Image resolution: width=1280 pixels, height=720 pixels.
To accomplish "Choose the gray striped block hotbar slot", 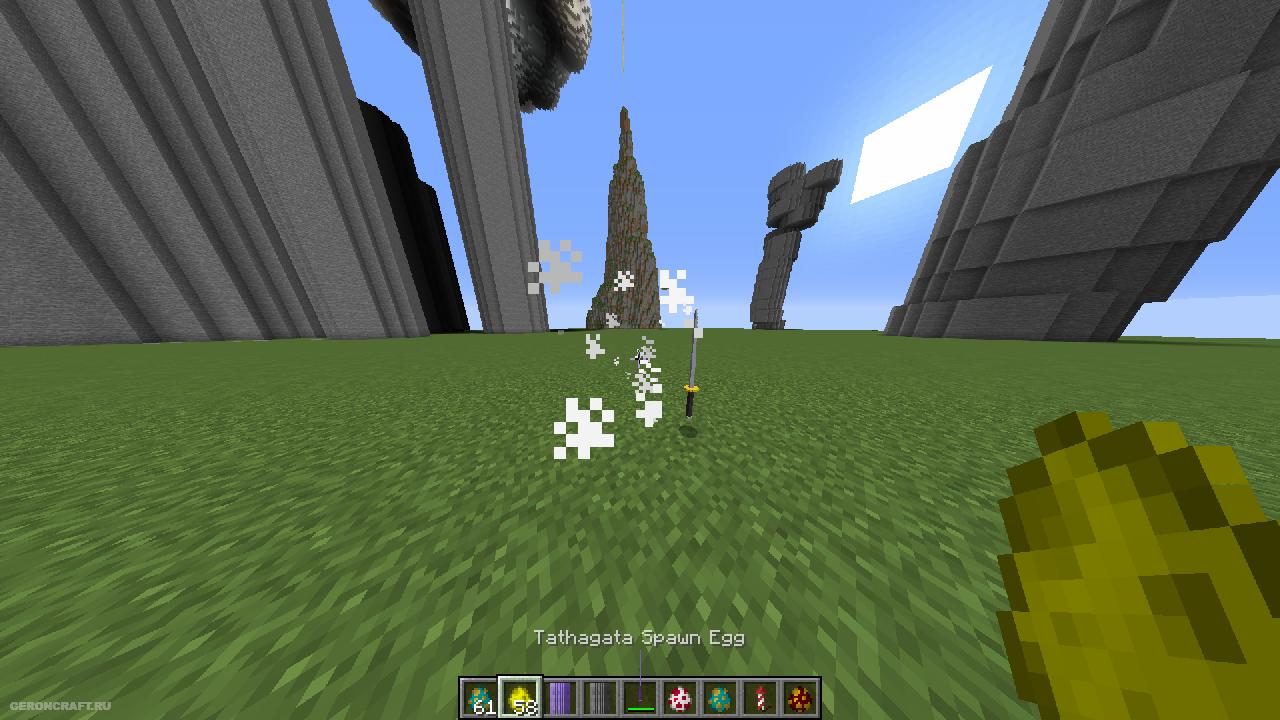I will 600,697.
